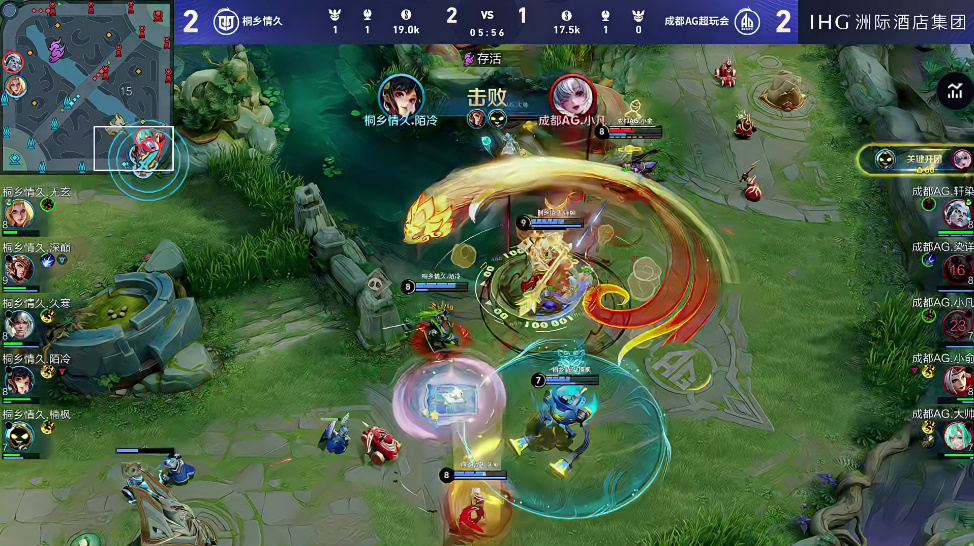Select 成都AG.奕详 respawning portrait
974x546 pixels.
click(957, 269)
